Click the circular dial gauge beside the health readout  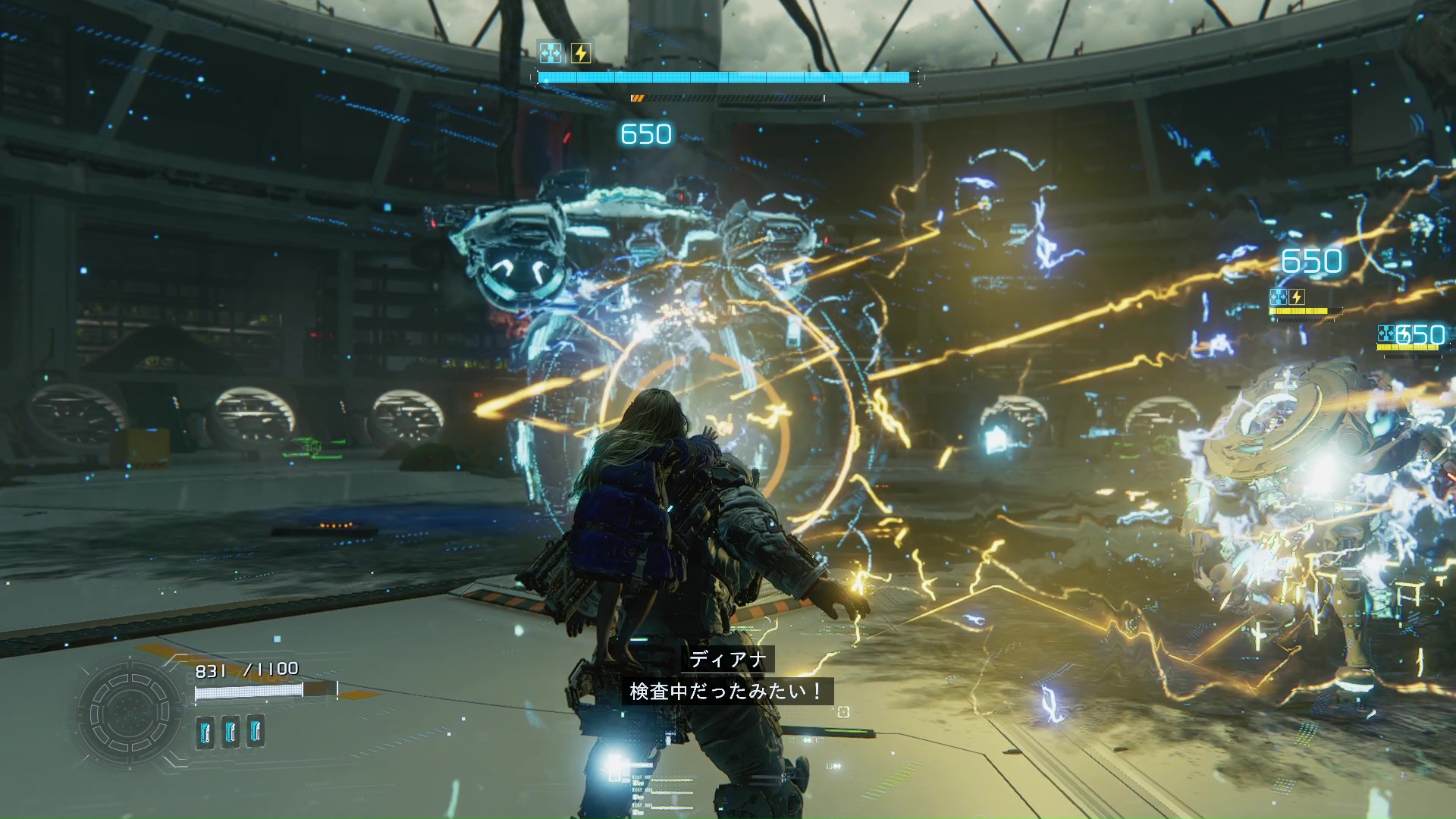click(x=130, y=714)
